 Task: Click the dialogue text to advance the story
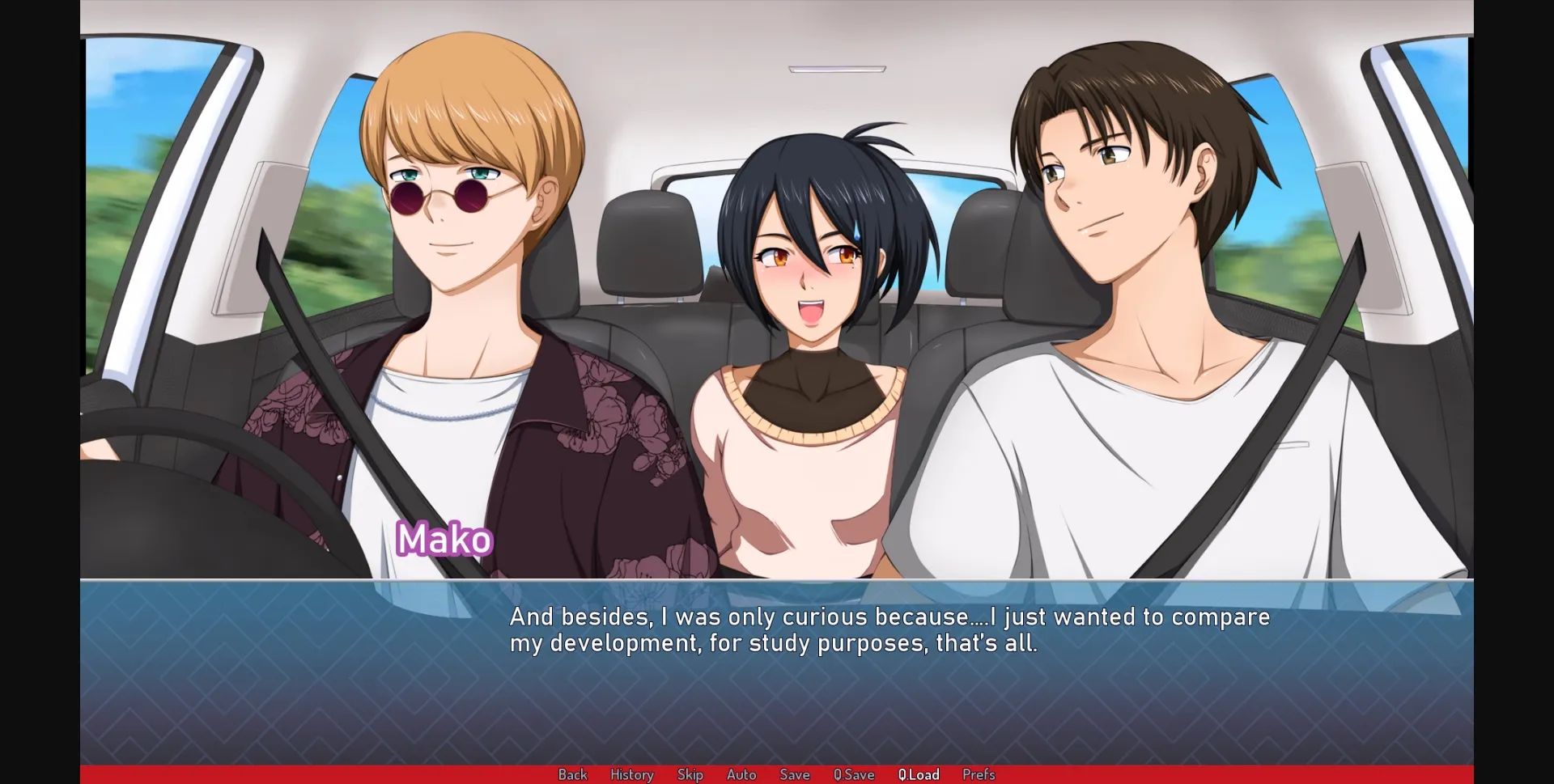coord(889,630)
